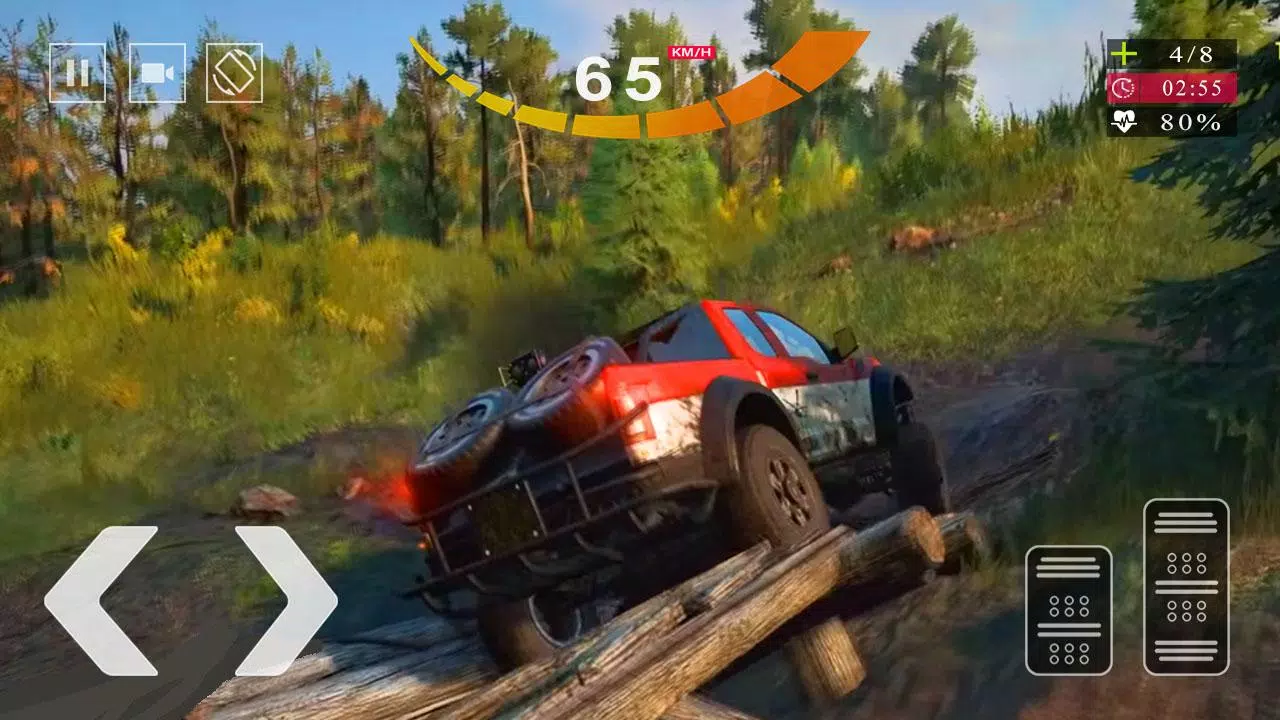Steer left with the left arrow
Screen dimensions: 1280x720
pyautogui.click(x=100, y=599)
